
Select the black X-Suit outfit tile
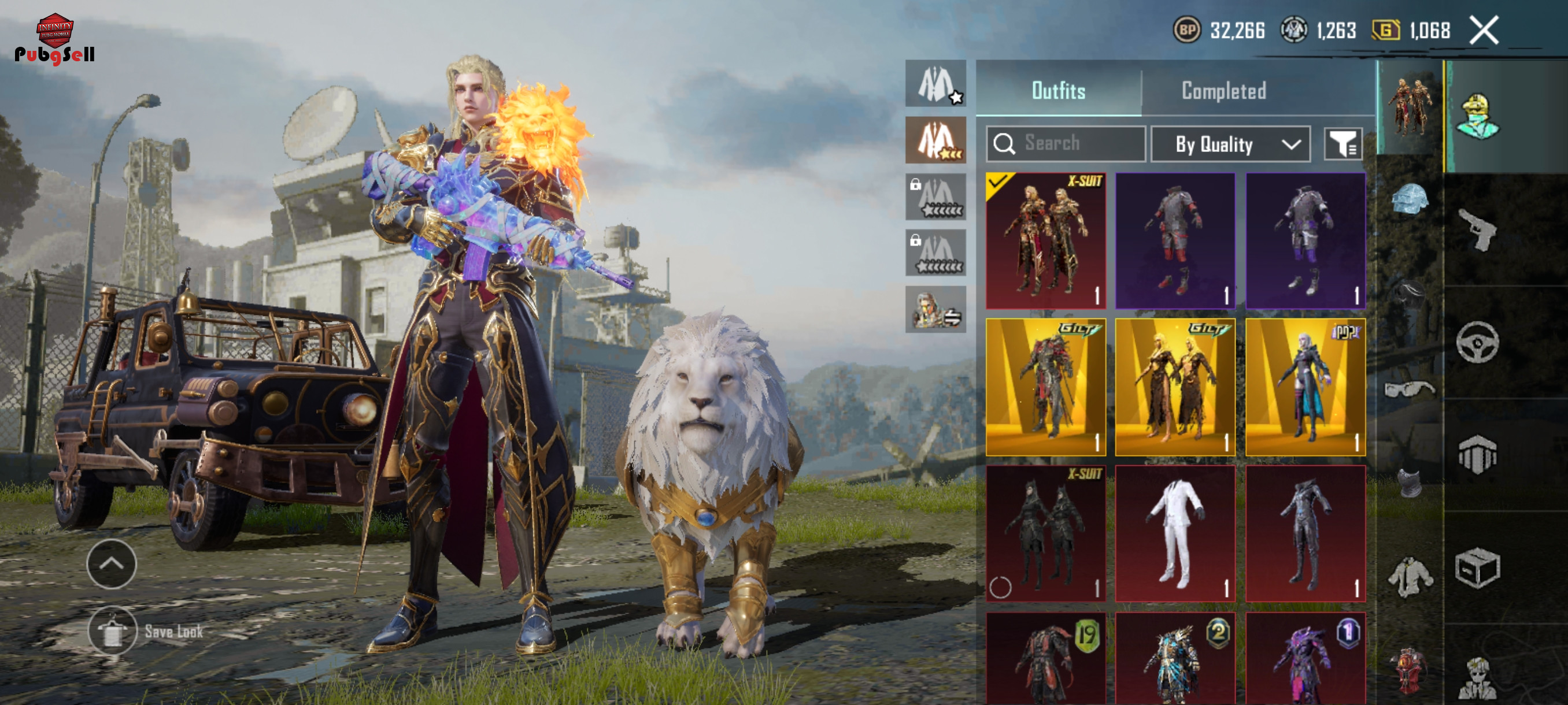point(1045,533)
